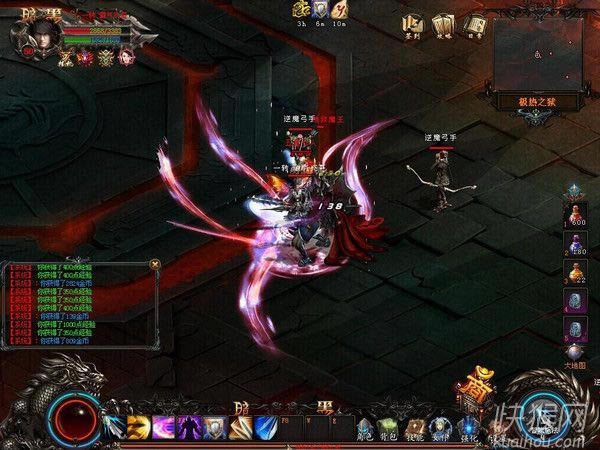Open the 大地图 world map button
The height and width of the screenshot is (450, 600).
[574, 353]
